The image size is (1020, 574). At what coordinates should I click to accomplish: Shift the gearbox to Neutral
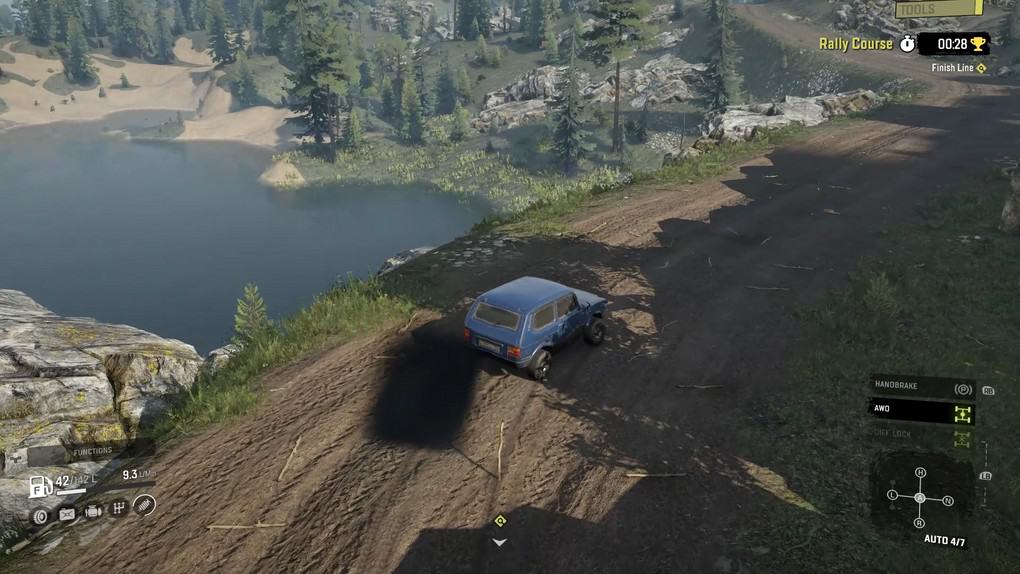pos(947,500)
